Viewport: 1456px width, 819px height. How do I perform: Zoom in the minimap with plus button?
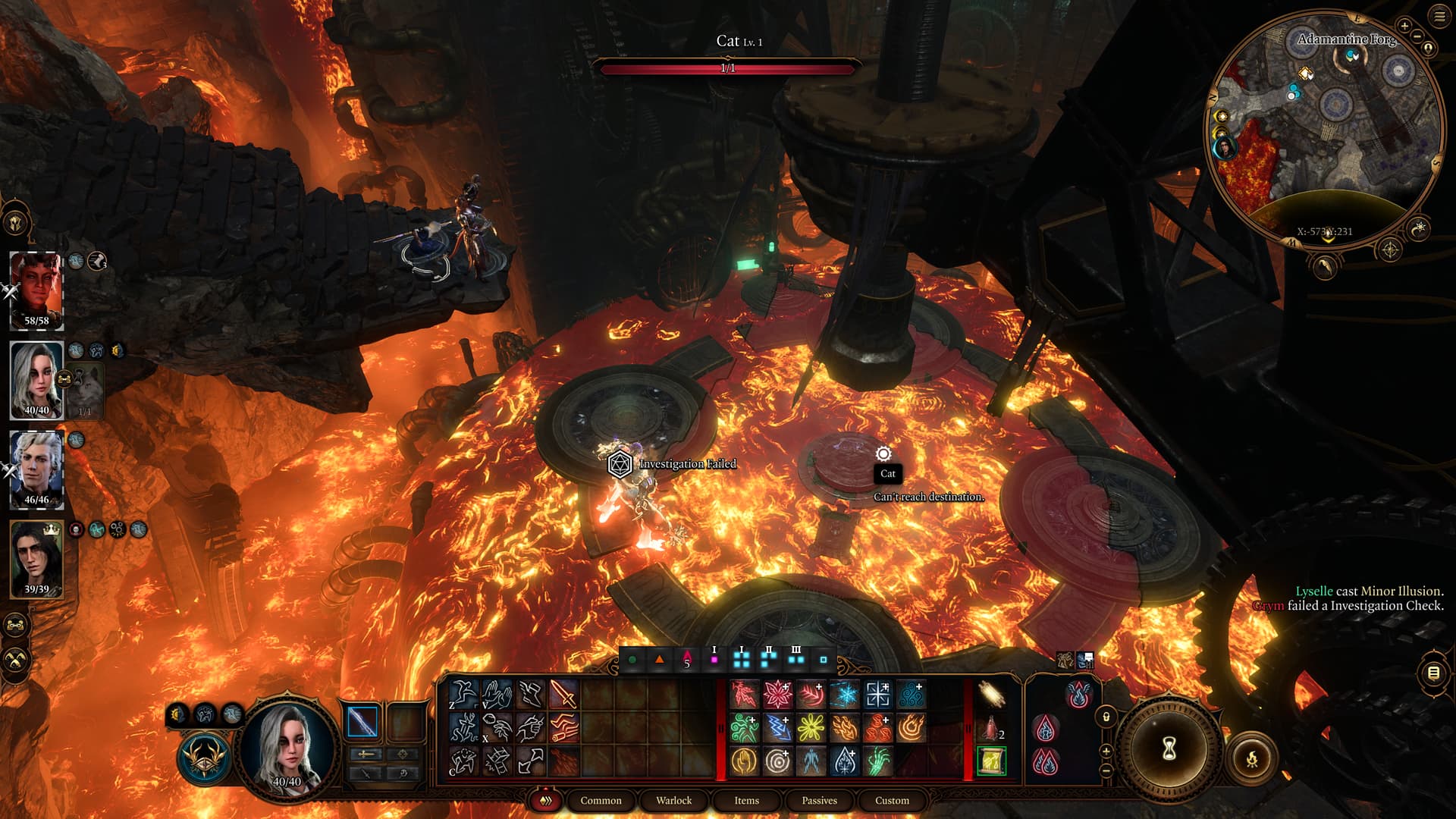point(1404,26)
